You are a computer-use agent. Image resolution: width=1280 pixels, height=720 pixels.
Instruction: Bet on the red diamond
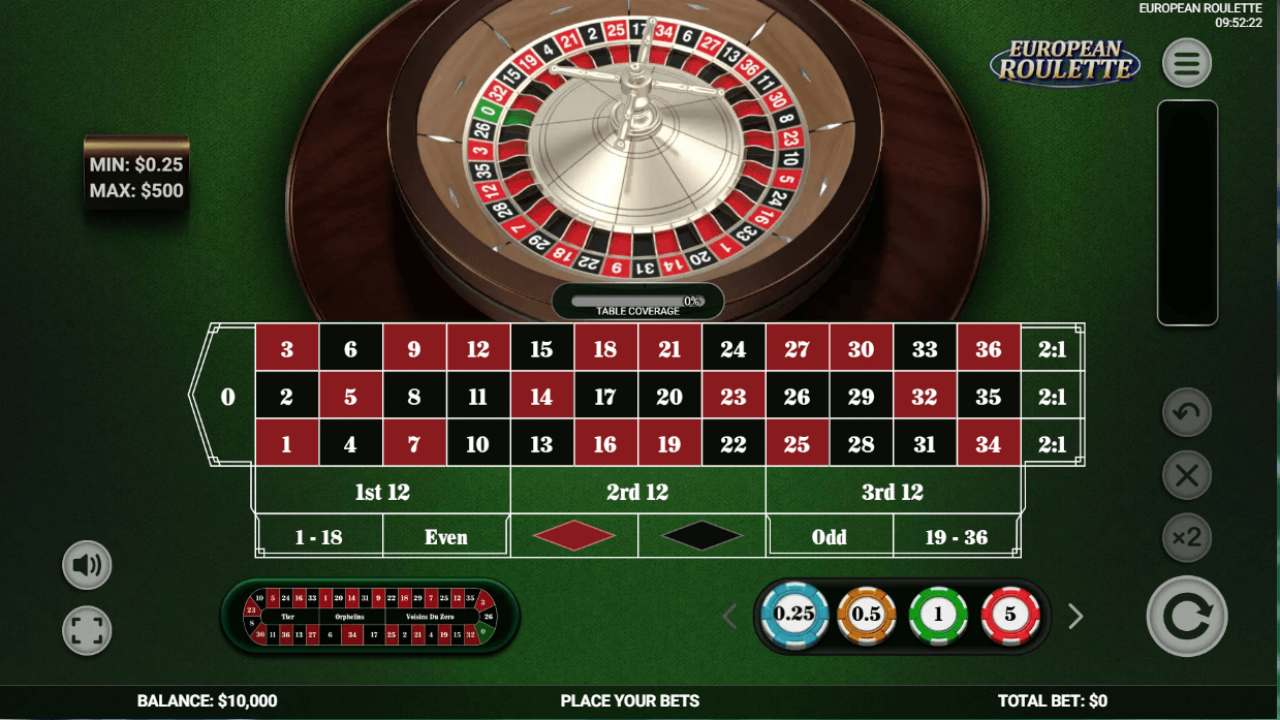(x=573, y=535)
